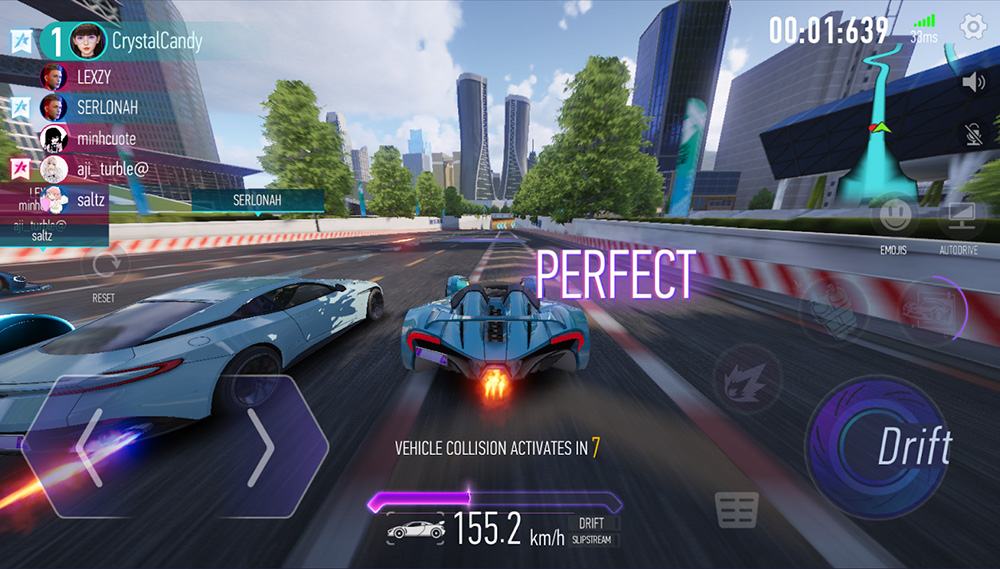Toggle the speaker sound icon
1000x569 pixels.
click(973, 82)
